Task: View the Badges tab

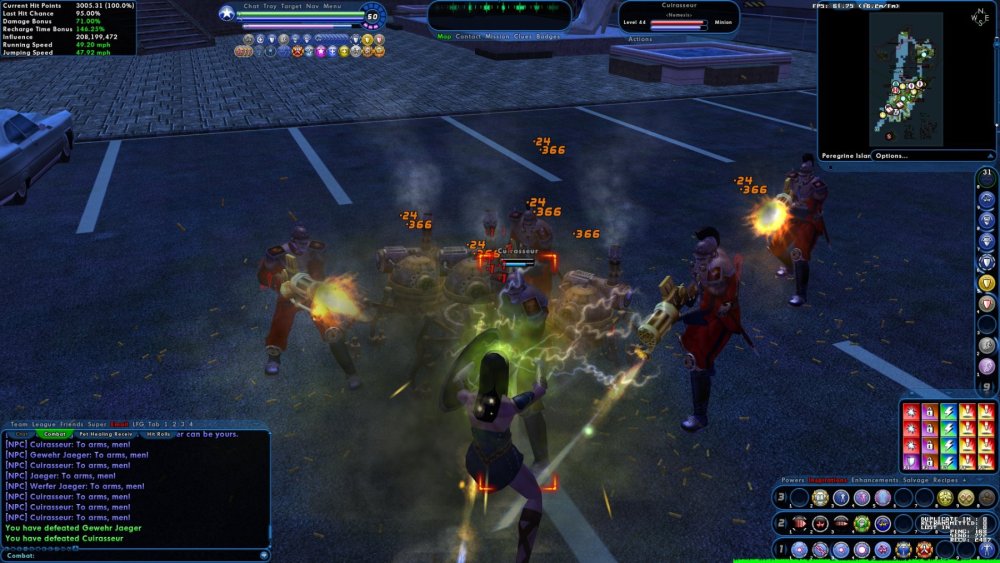Action: click(549, 36)
